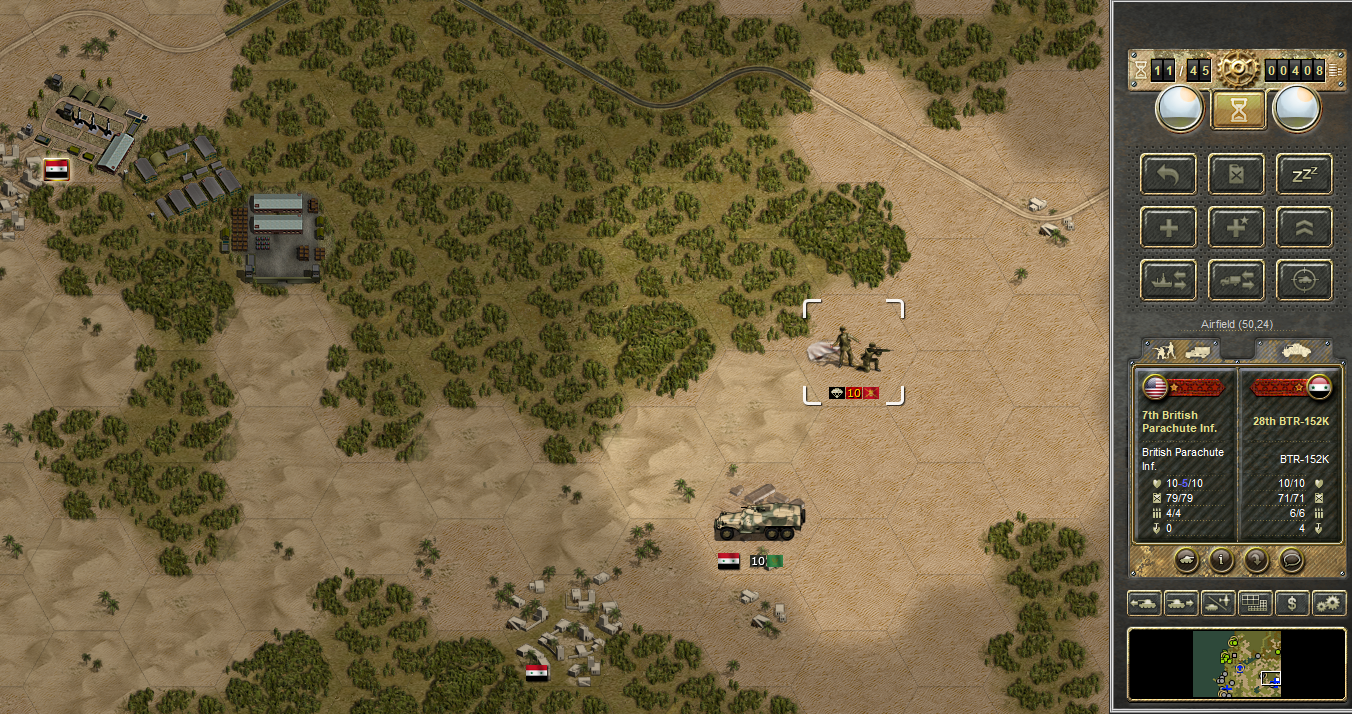The width and height of the screenshot is (1352, 714).
Task: Upgrade the unit with the chevrons button
Action: pyautogui.click(x=1304, y=228)
